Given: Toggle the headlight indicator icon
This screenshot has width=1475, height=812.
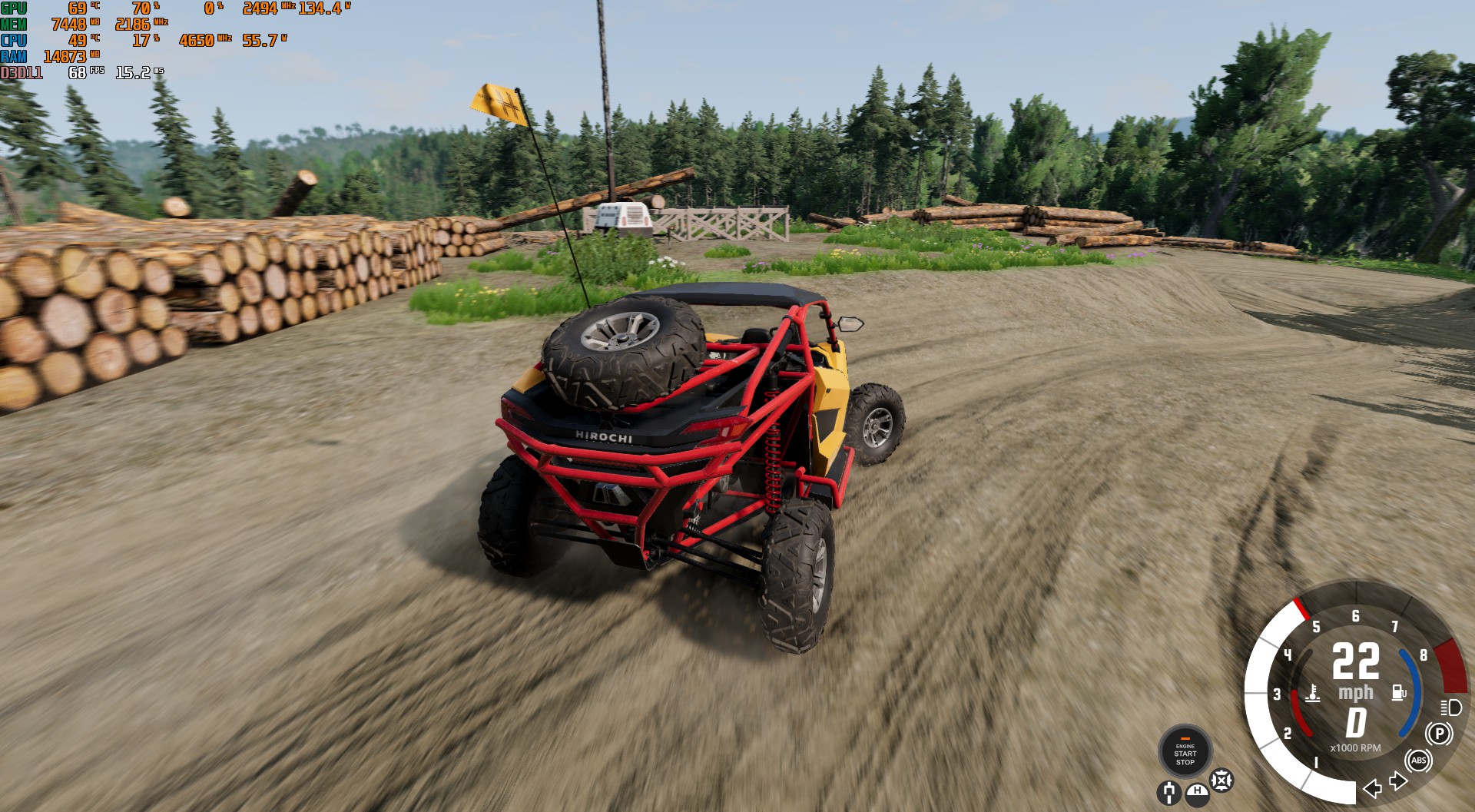Looking at the screenshot, I should (1450, 707).
